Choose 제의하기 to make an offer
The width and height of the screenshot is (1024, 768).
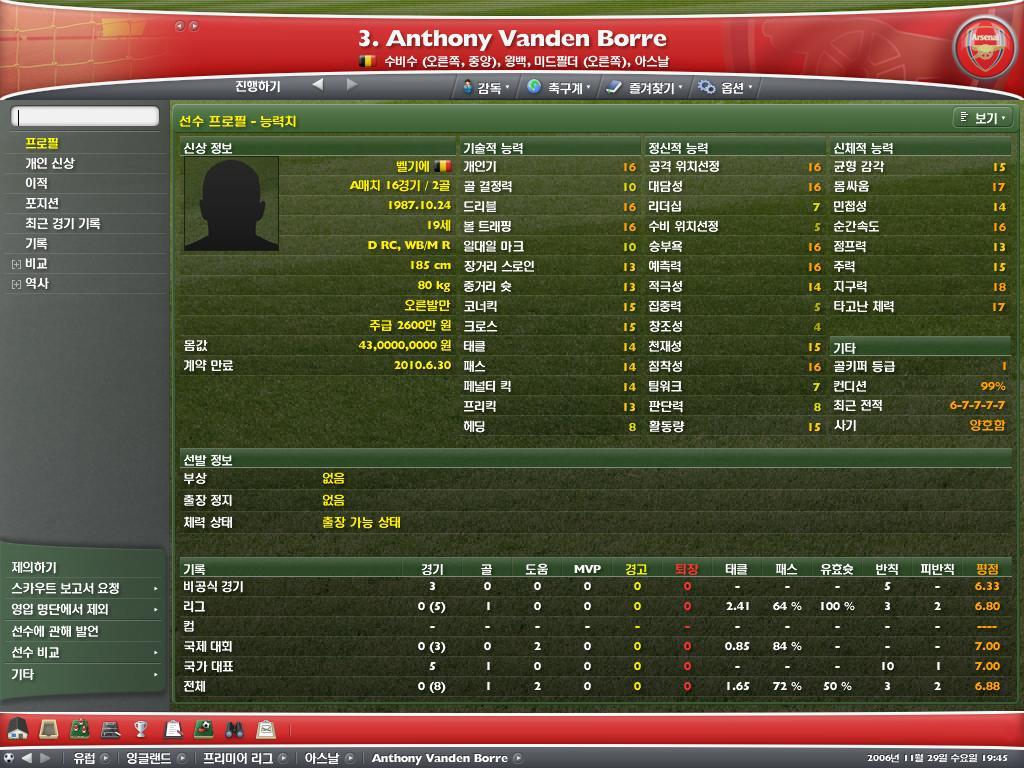point(34,567)
